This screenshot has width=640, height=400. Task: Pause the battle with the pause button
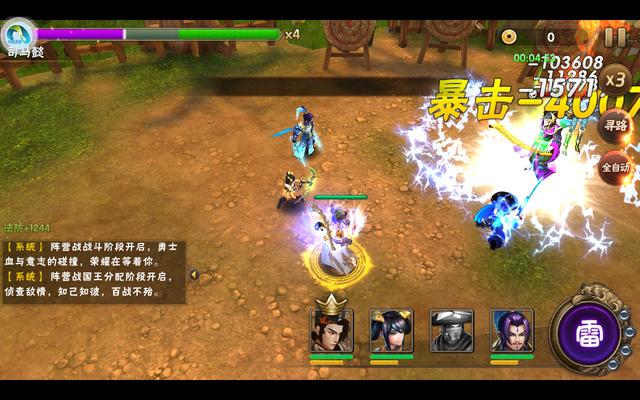click(x=614, y=37)
